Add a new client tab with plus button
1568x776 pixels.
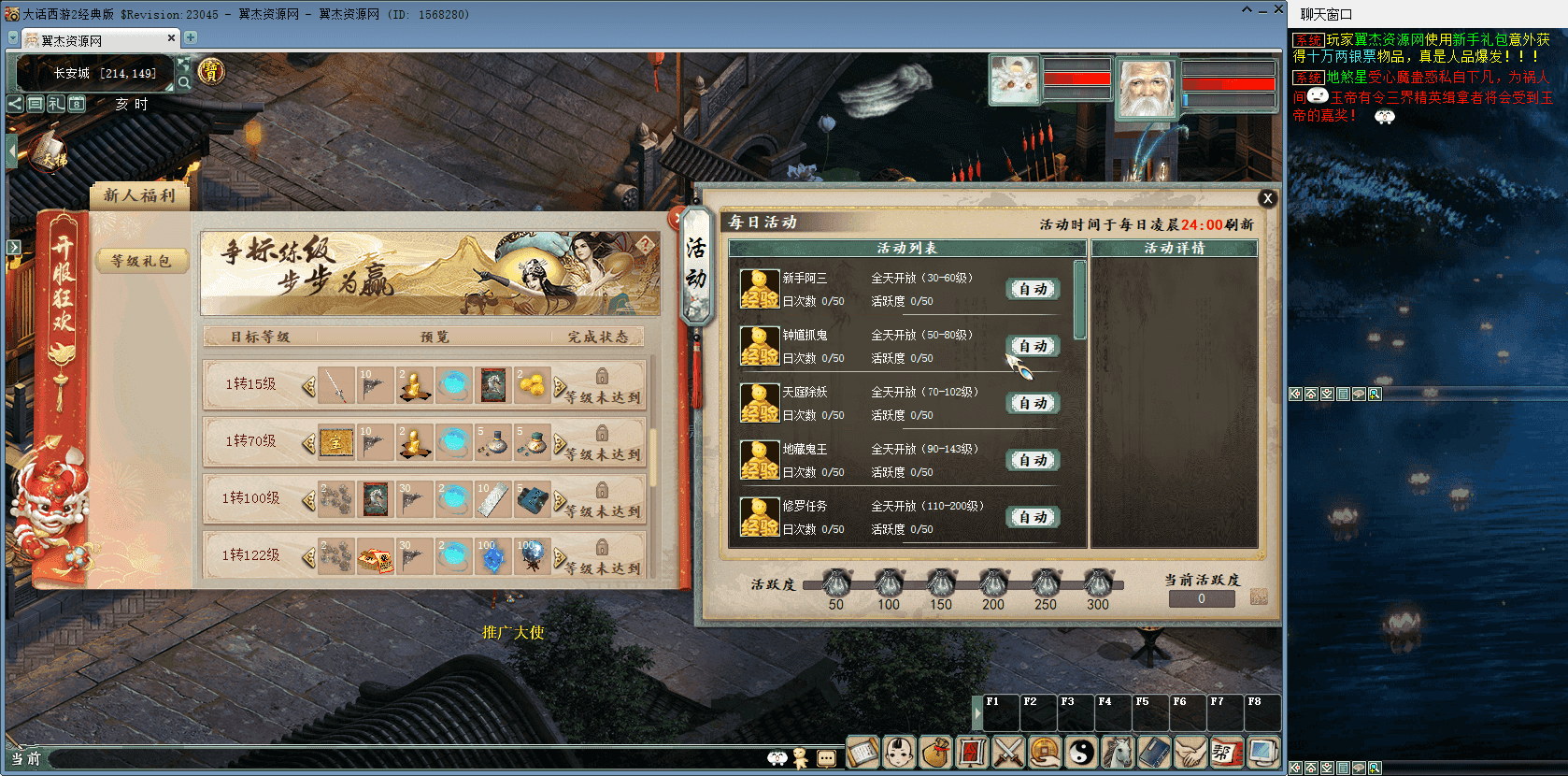point(191,38)
